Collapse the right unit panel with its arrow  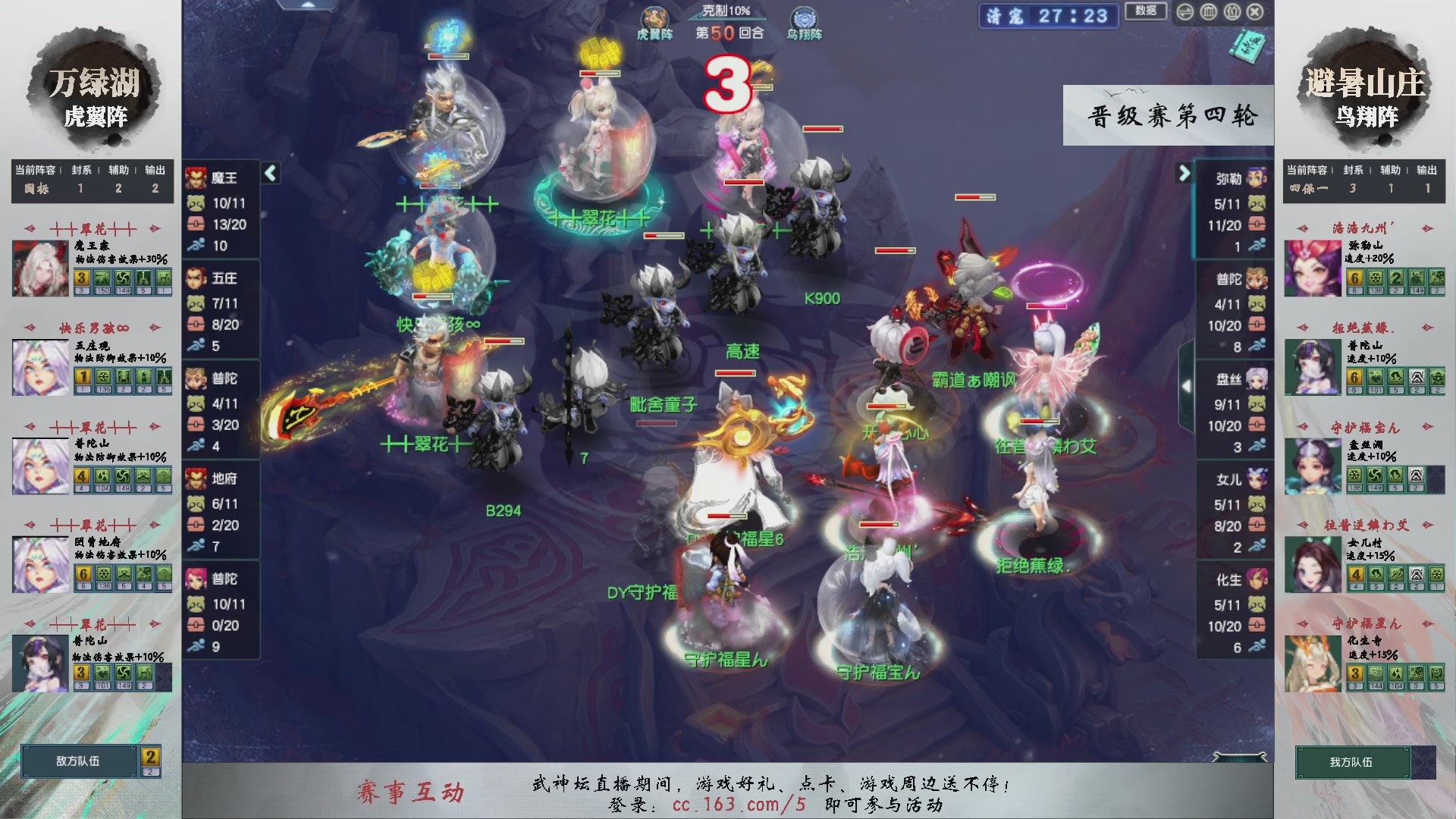[x=1185, y=173]
